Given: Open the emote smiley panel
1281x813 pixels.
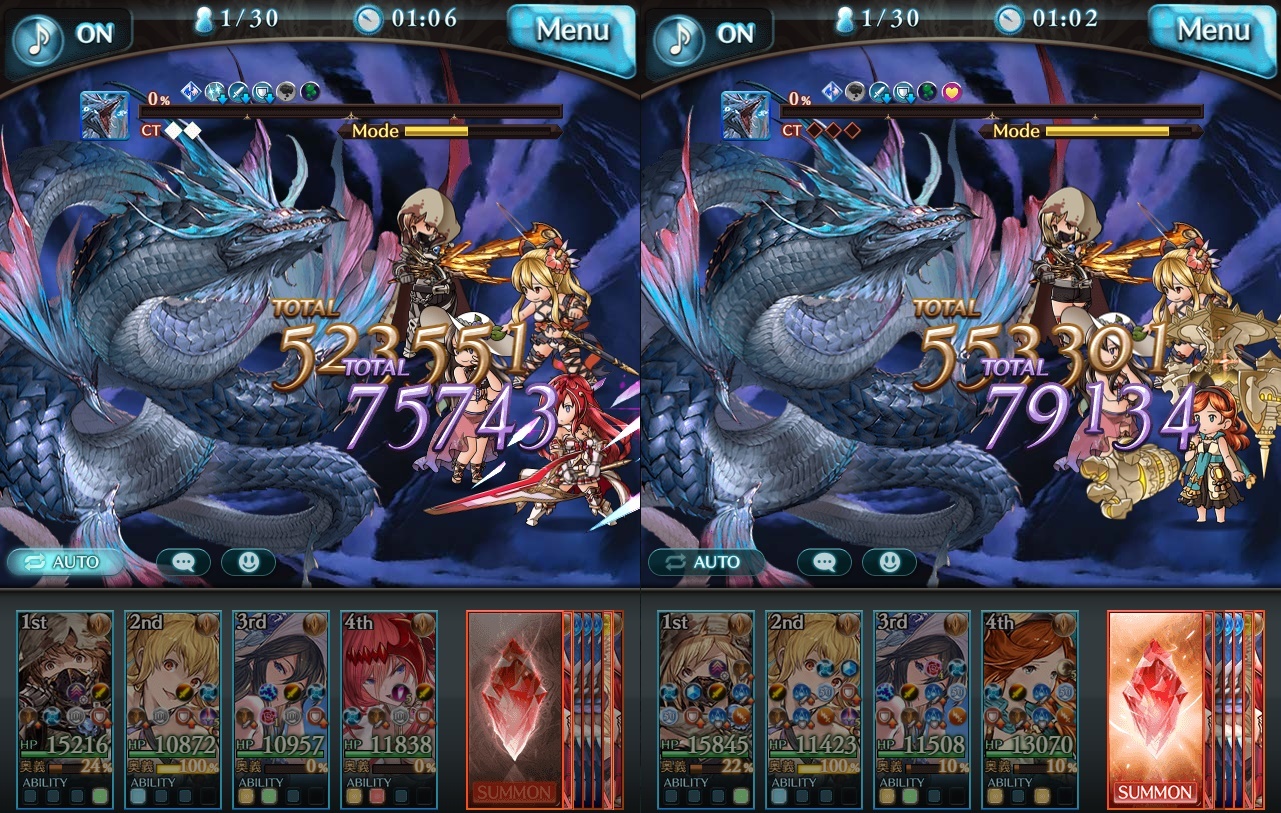Looking at the screenshot, I should 247,562.
